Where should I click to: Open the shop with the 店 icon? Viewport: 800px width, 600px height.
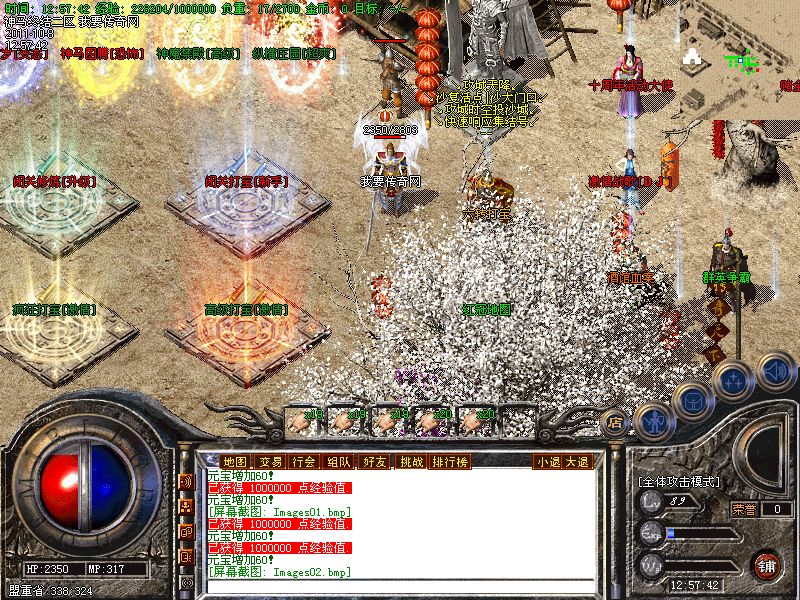(x=614, y=422)
